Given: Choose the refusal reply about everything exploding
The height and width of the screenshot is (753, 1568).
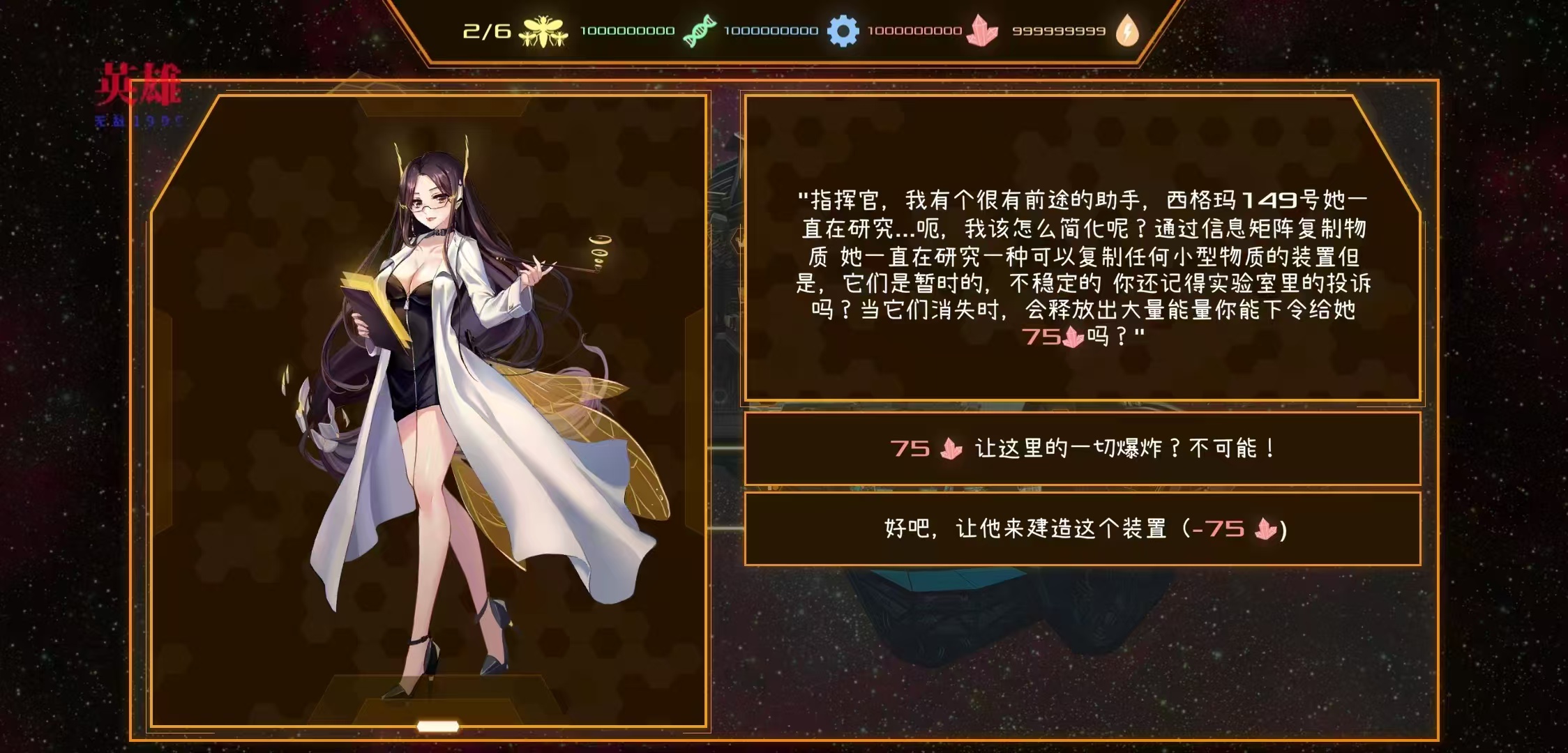Looking at the screenshot, I should pos(1083,448).
